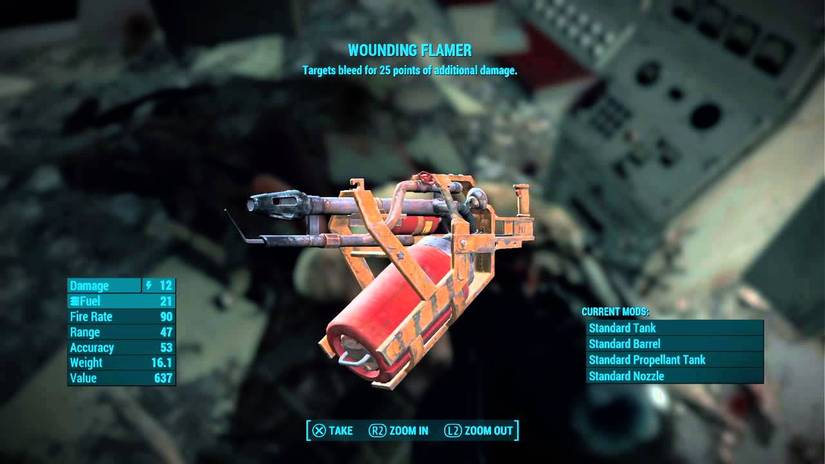The width and height of the screenshot is (825, 464).
Task: Highlight the Standard Propellant Tank mod
Action: coord(673,360)
